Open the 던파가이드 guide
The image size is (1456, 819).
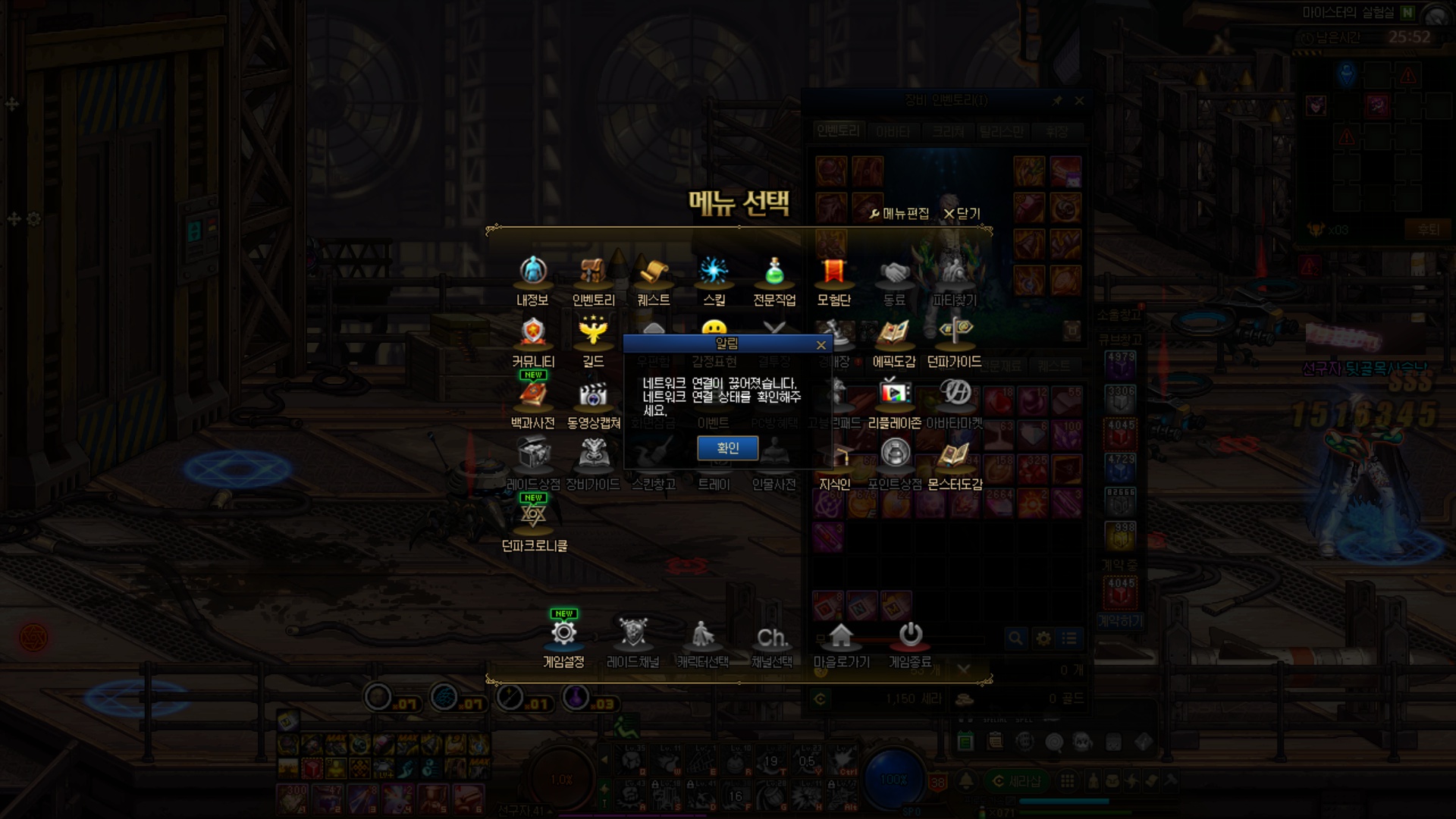954,342
